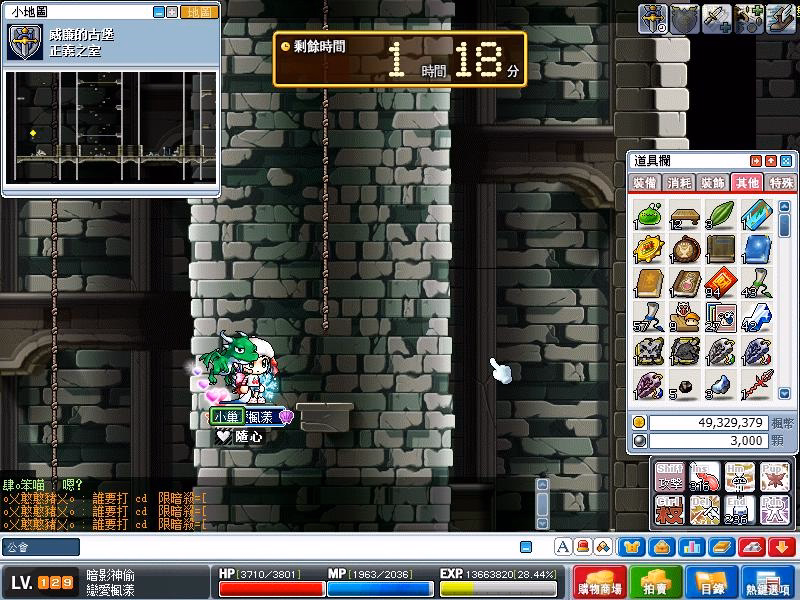Select the green slime item slot

pyautogui.click(x=649, y=216)
